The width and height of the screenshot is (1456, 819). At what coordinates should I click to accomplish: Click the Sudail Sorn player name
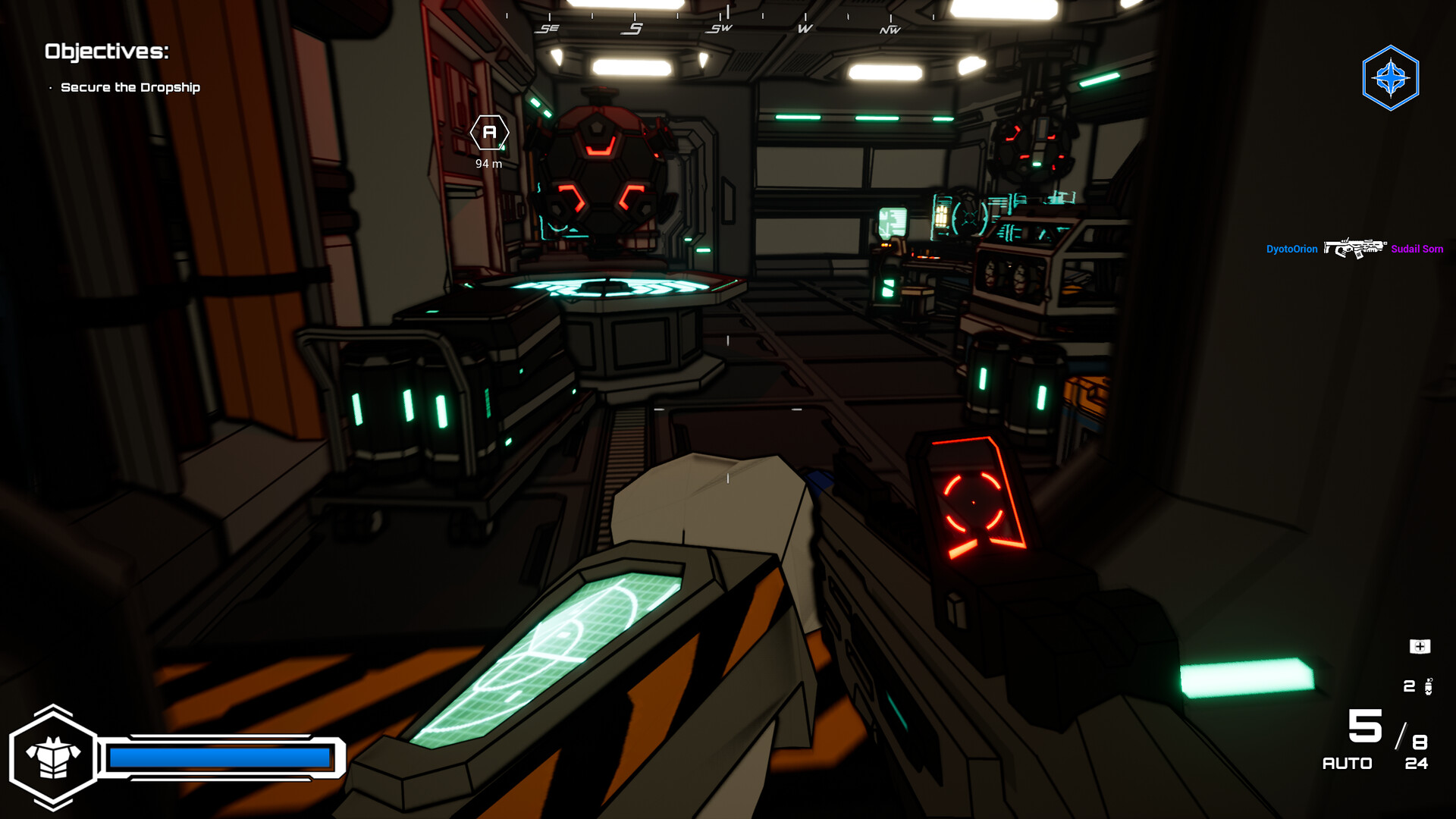coord(1416,249)
